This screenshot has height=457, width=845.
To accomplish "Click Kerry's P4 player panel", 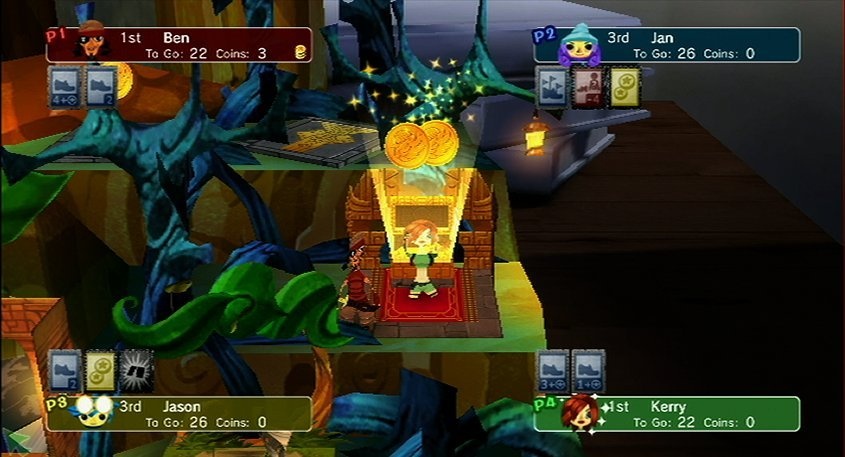I will 668,414.
